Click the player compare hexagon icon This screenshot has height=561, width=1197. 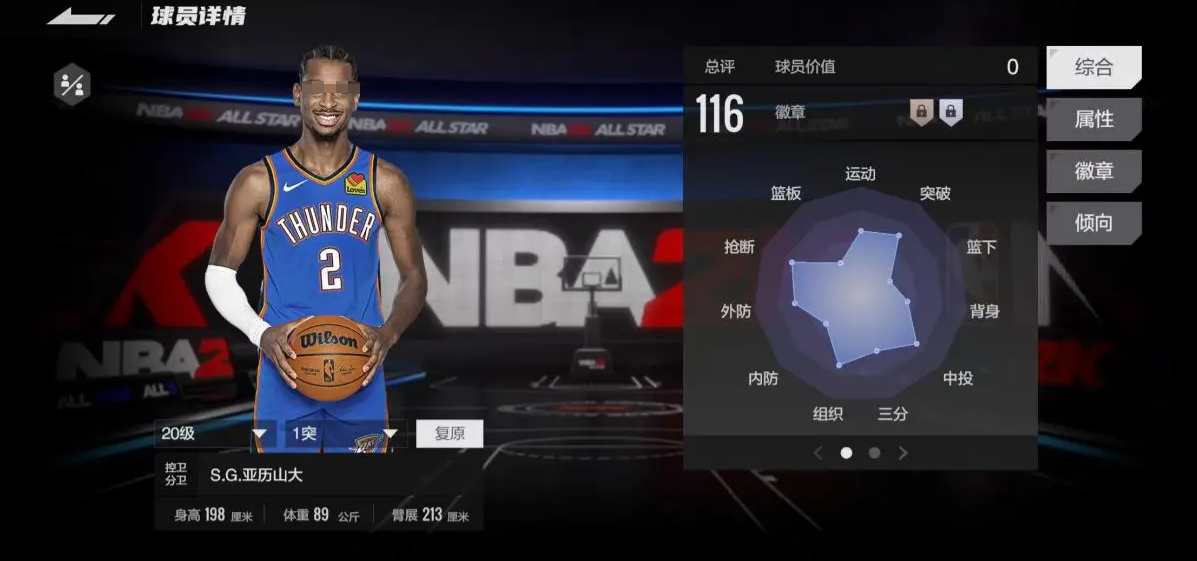pyautogui.click(x=72, y=84)
